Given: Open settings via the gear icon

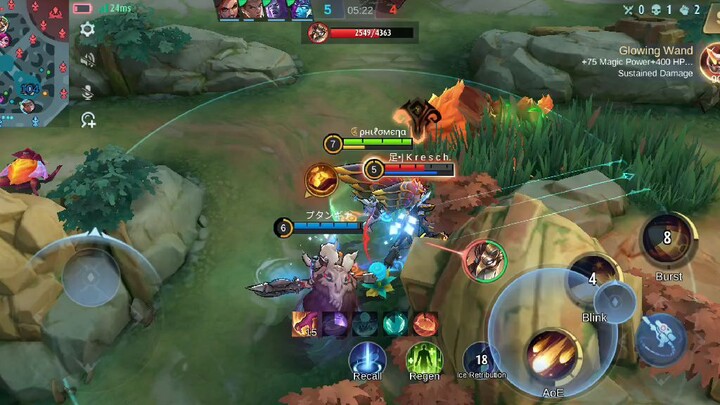Looking at the screenshot, I should (x=88, y=29).
